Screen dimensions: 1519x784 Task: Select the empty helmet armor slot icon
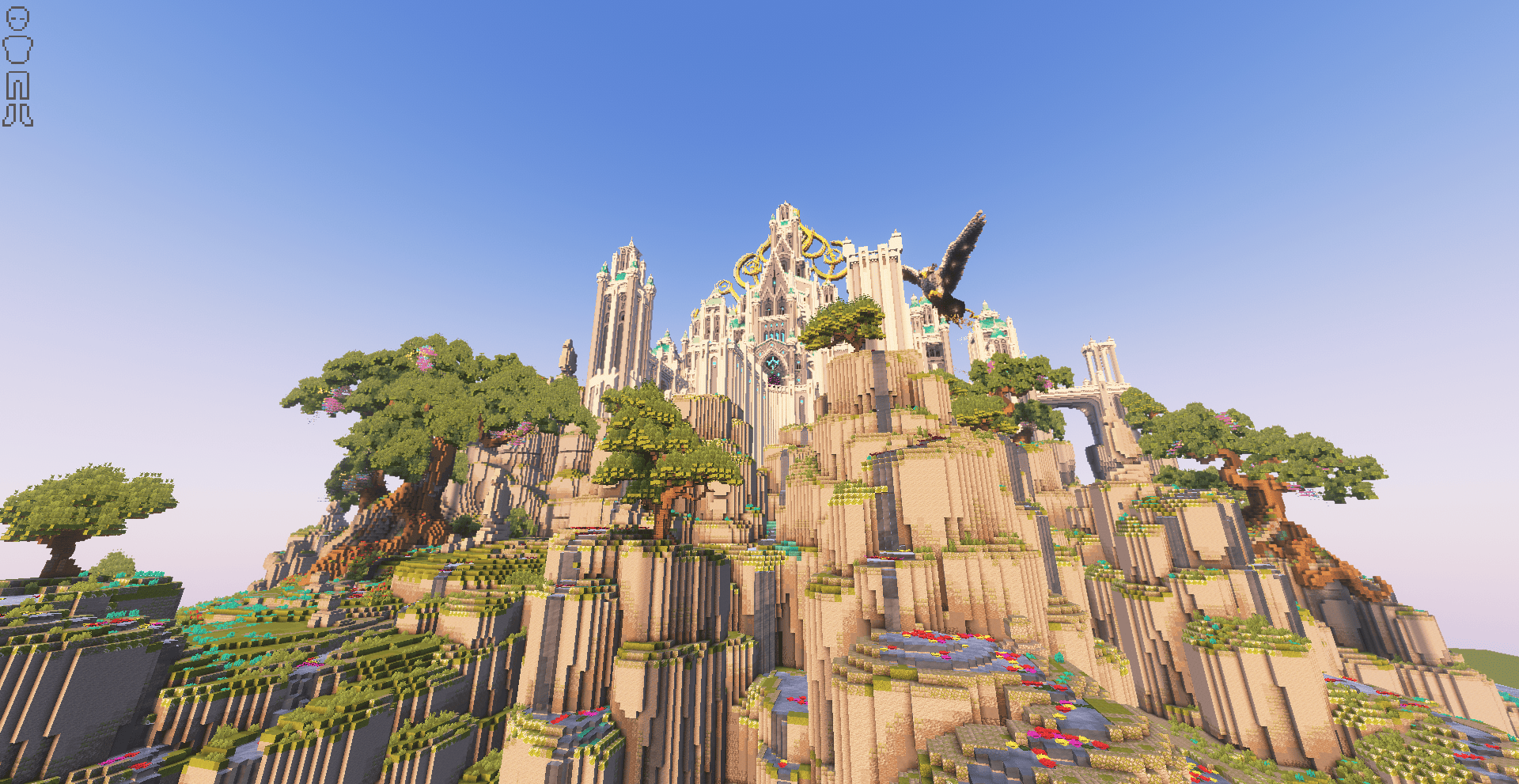(17, 19)
